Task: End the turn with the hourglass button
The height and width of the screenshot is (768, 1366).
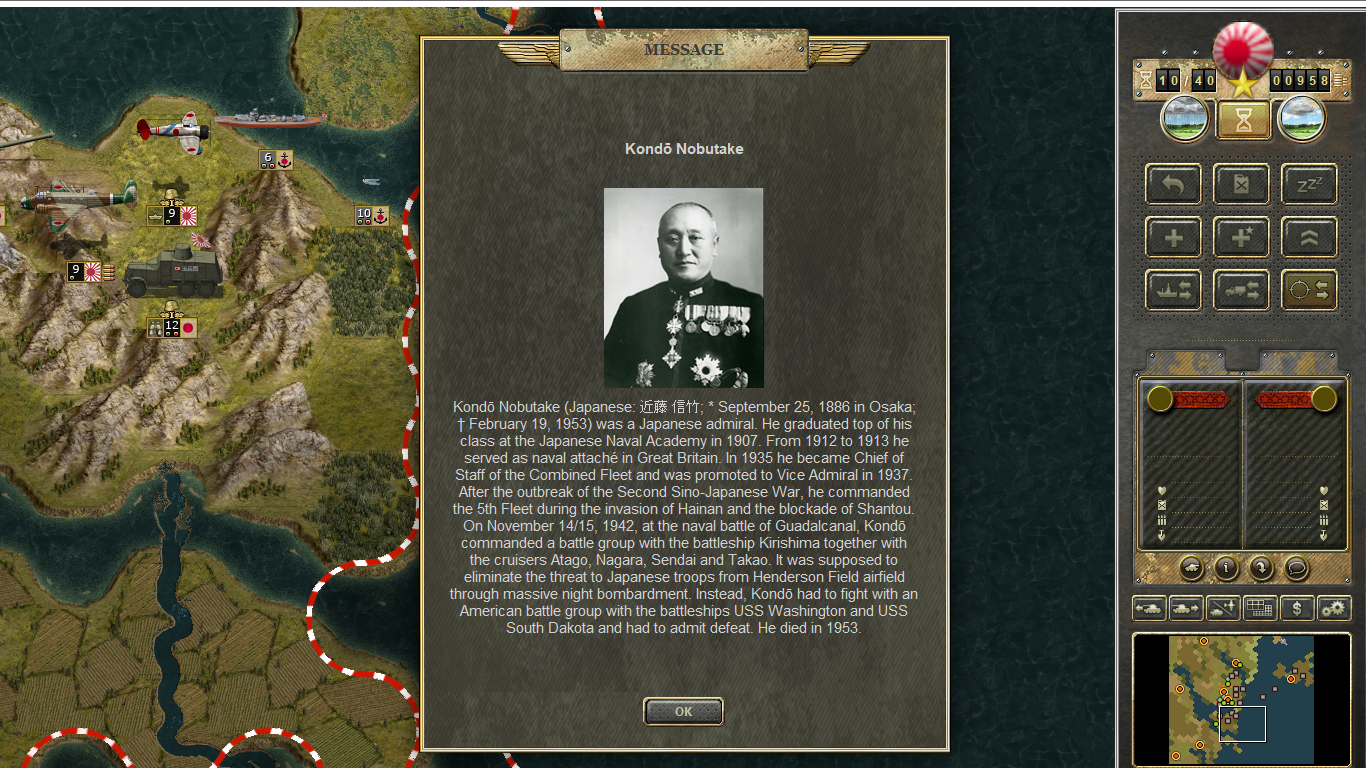Action: 1243,120
